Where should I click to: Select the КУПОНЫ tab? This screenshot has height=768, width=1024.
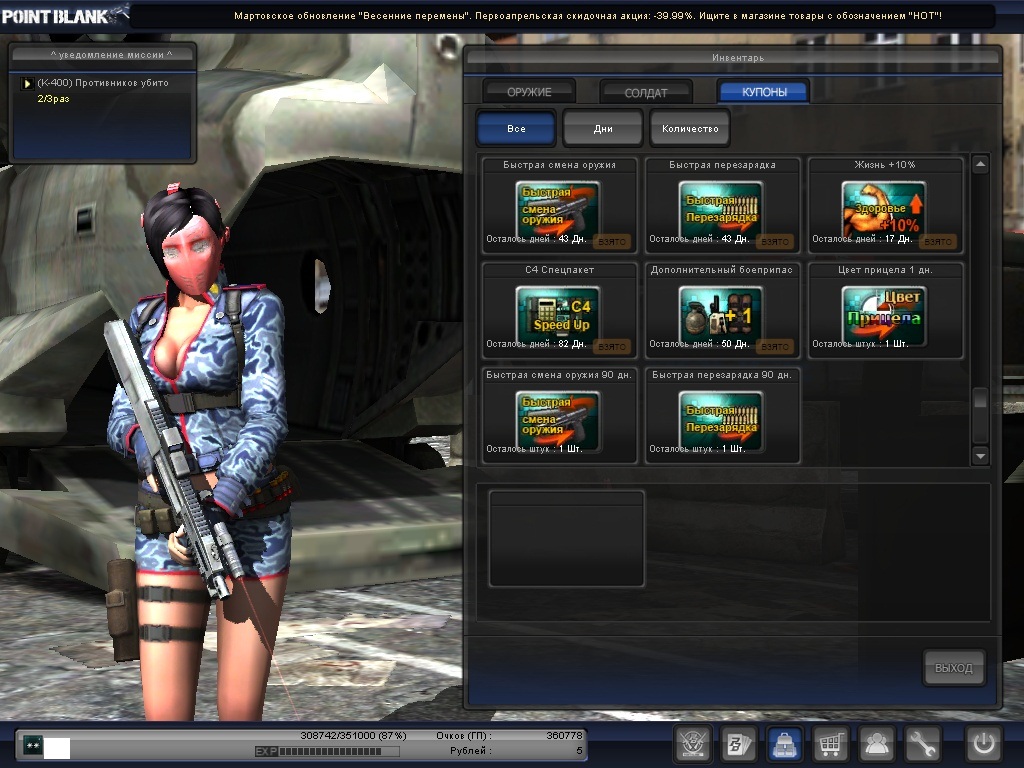[x=764, y=92]
